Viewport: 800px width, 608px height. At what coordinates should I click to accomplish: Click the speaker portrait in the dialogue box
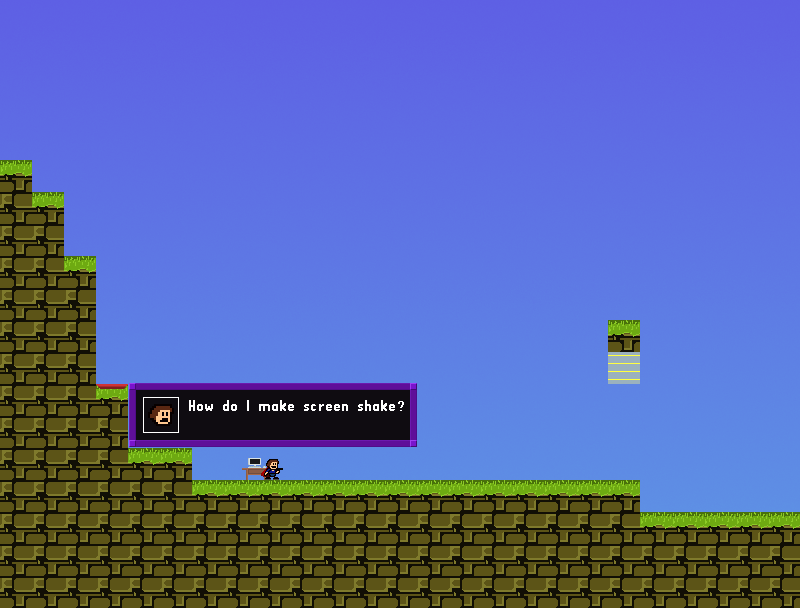tap(161, 415)
